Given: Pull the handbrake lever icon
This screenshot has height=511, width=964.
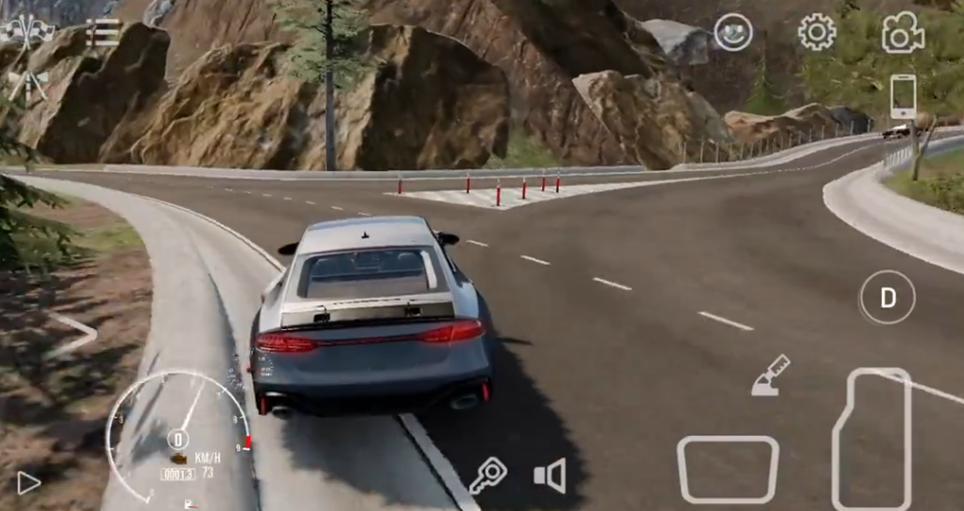Looking at the screenshot, I should click(770, 376).
